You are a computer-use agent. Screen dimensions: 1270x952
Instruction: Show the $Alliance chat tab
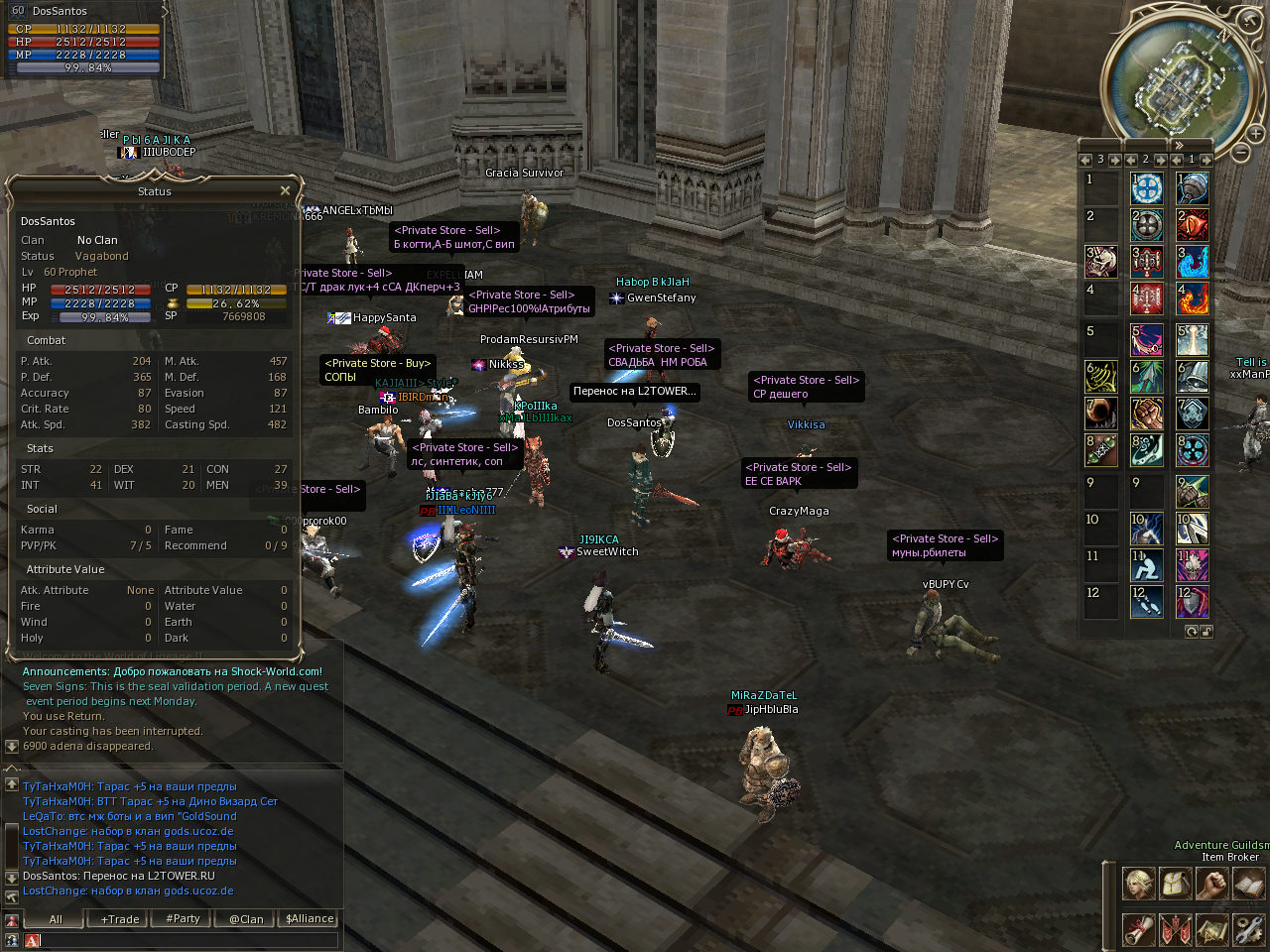[310, 919]
